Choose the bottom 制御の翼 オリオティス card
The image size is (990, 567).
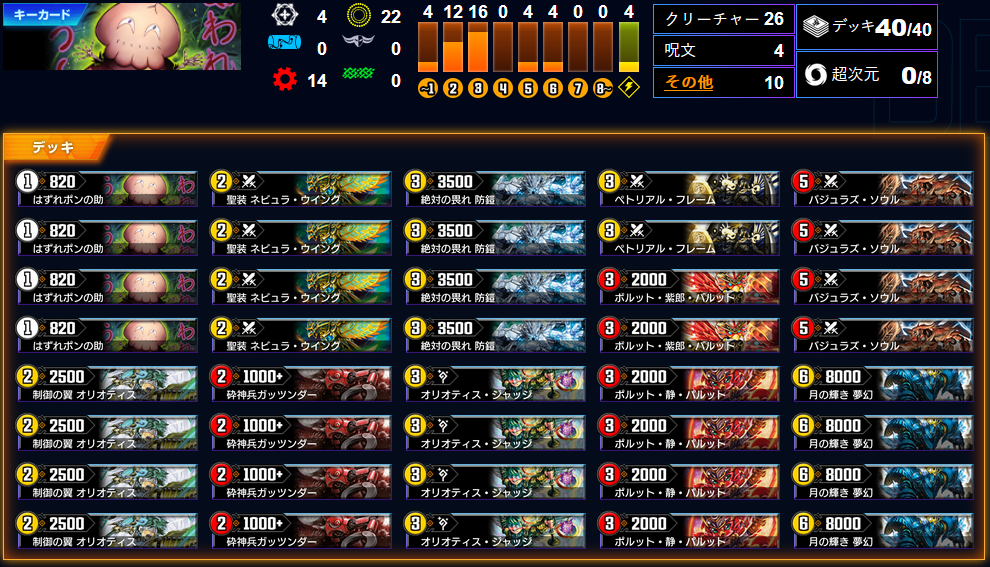107,530
